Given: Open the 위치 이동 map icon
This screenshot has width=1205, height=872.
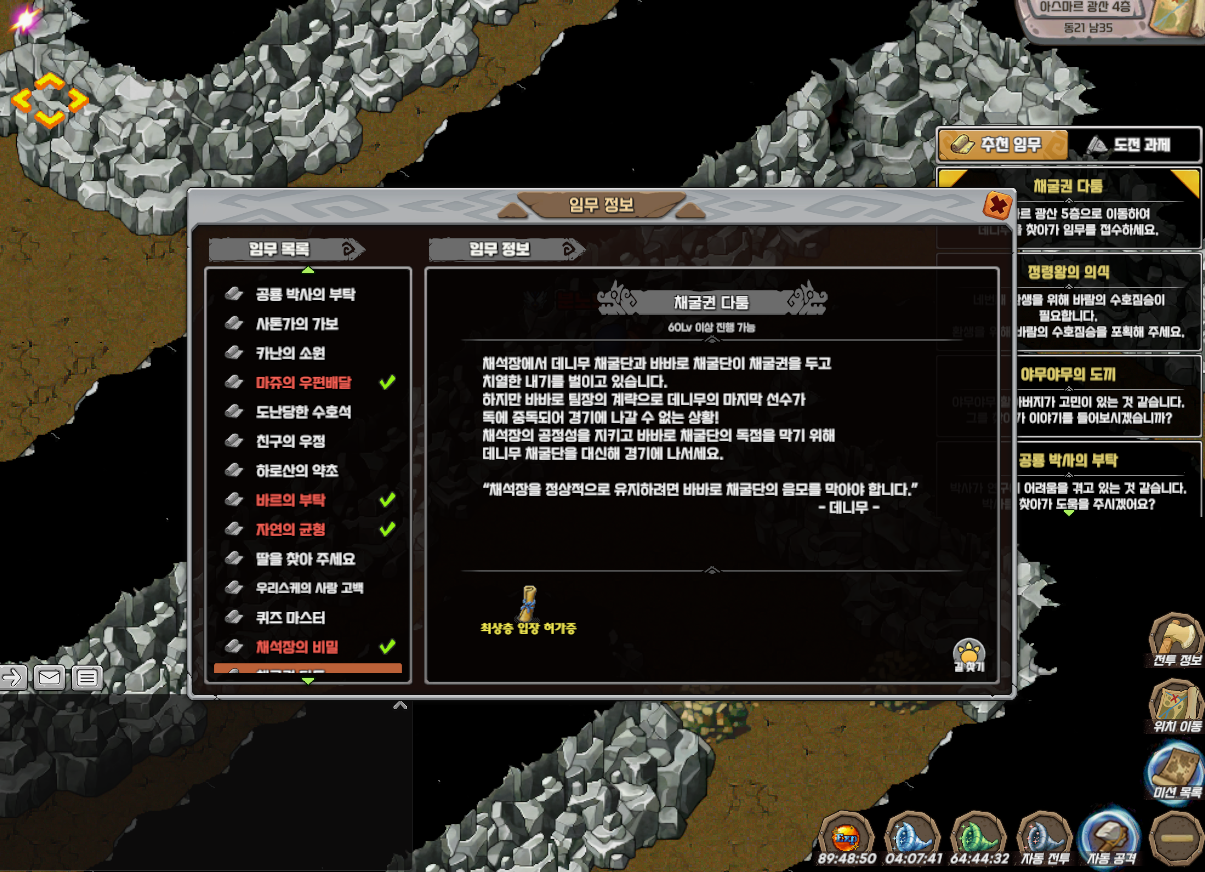Looking at the screenshot, I should tap(1176, 707).
